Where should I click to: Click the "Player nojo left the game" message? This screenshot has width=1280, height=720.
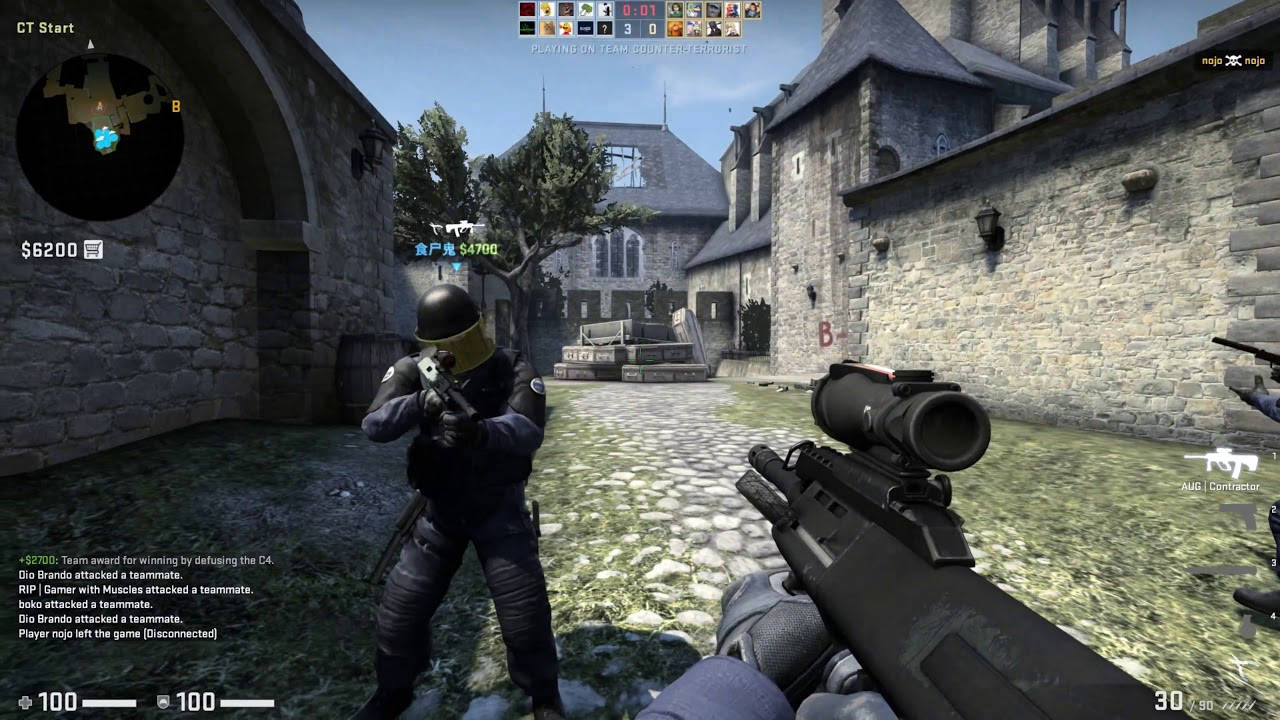tap(118, 633)
